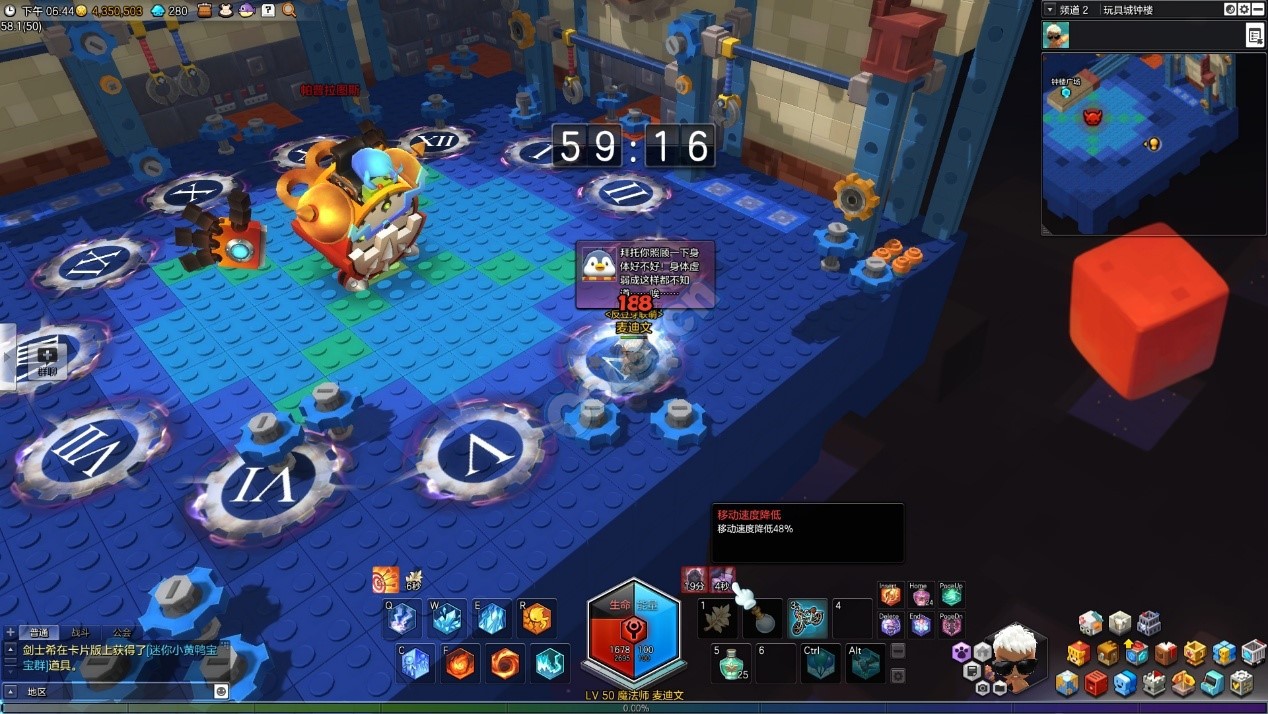
Task: Open the brown bag icon in top bar
Action: (205, 10)
